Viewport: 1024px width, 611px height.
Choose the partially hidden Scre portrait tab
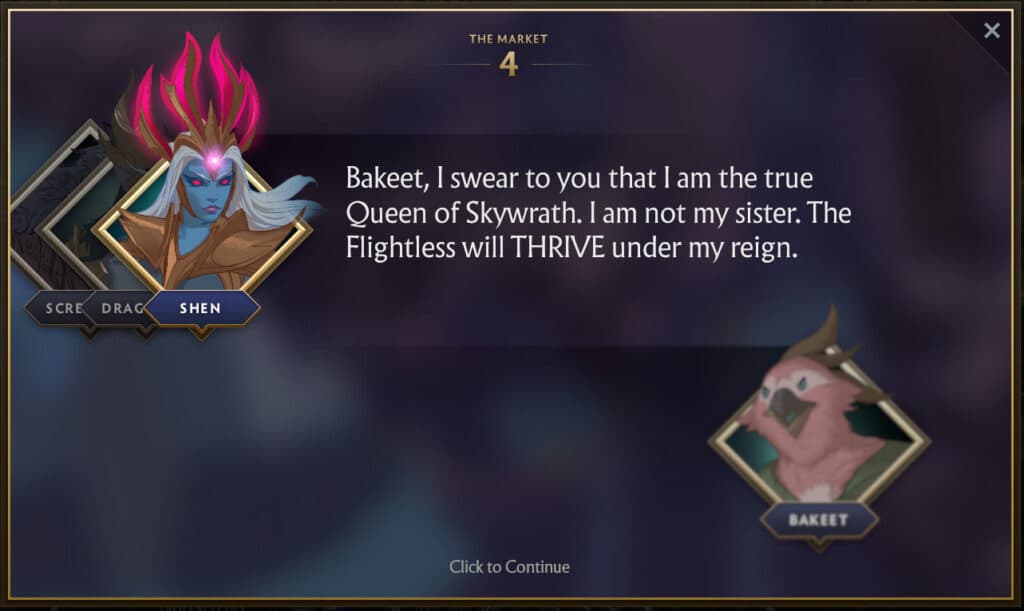[x=58, y=308]
